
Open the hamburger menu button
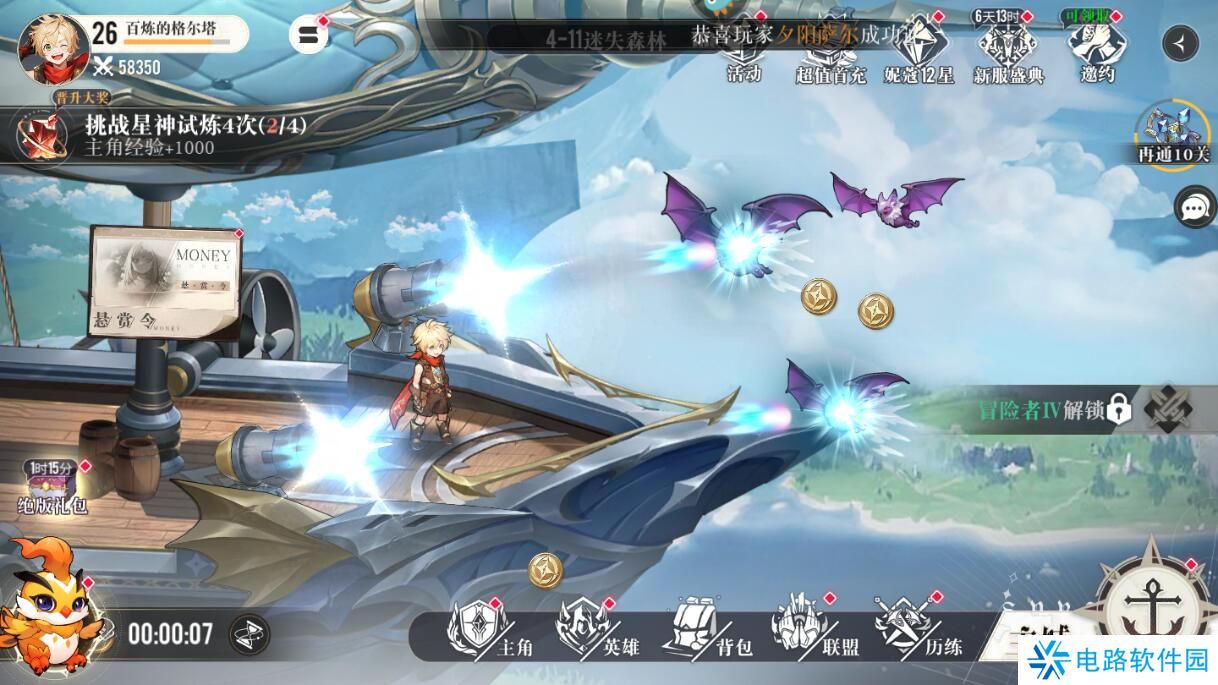[x=308, y=34]
